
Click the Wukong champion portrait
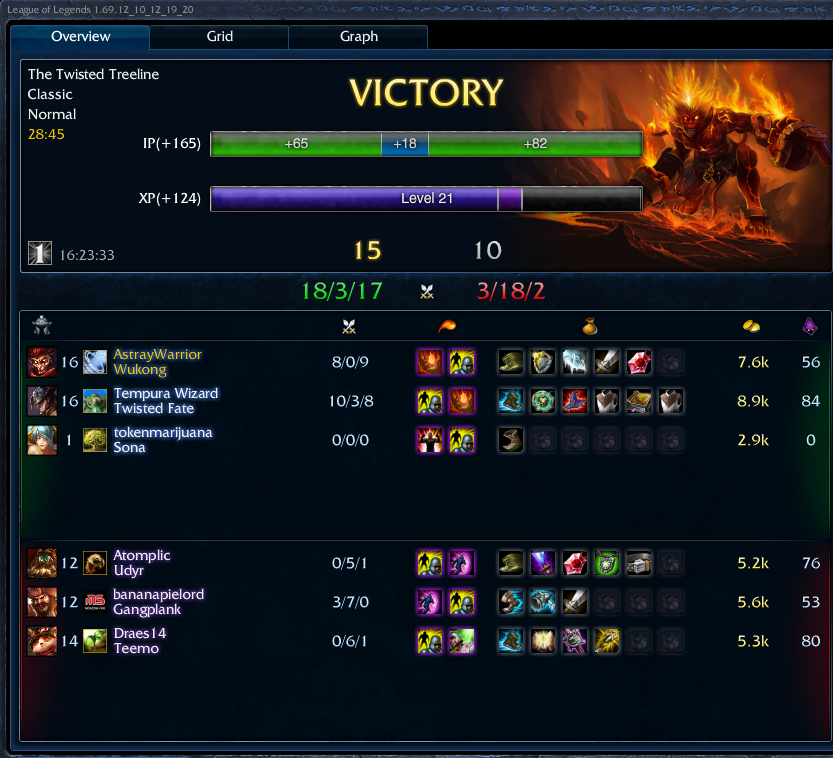pyautogui.click(x=42, y=362)
